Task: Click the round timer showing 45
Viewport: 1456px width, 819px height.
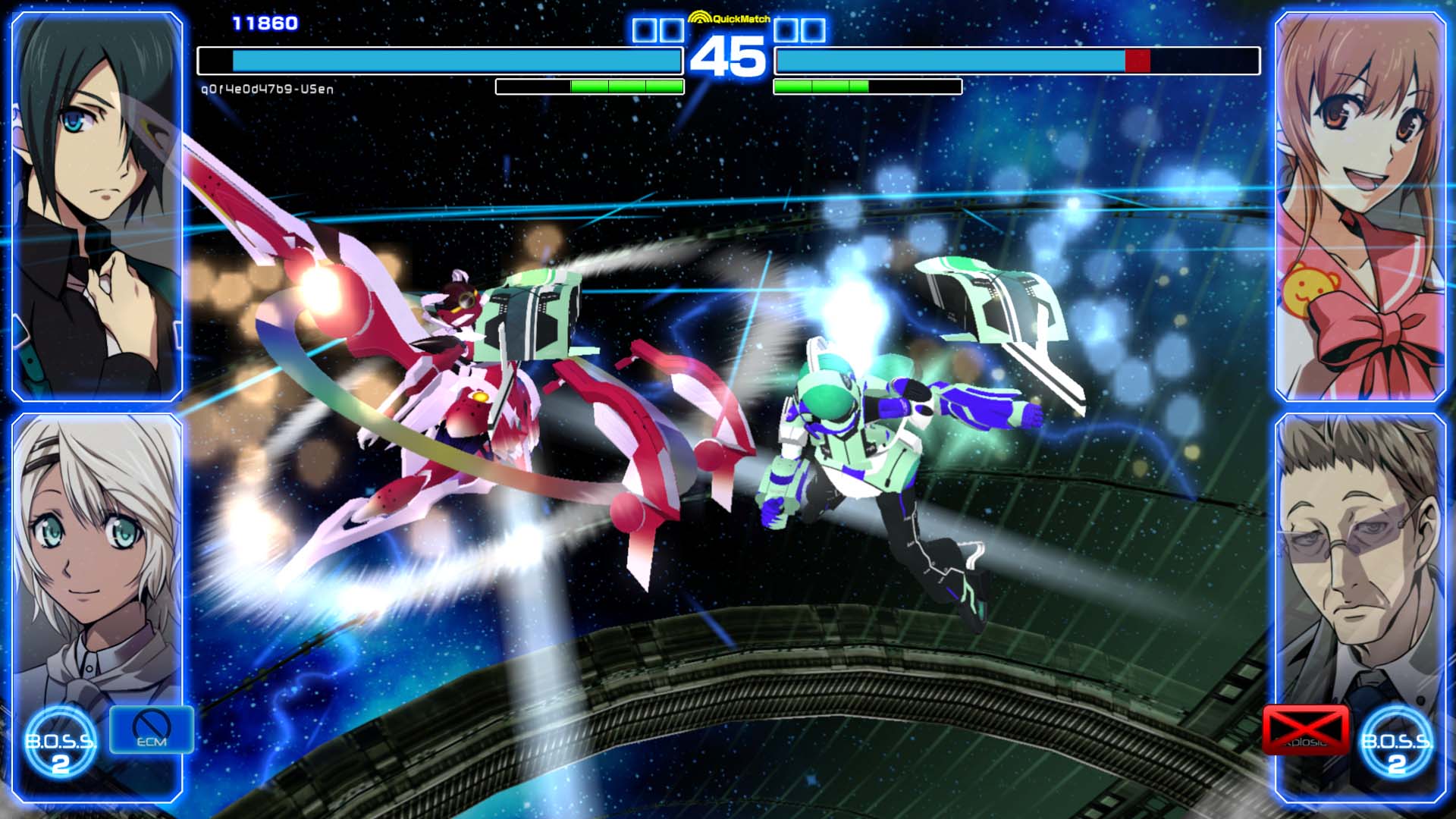Action: click(729, 55)
